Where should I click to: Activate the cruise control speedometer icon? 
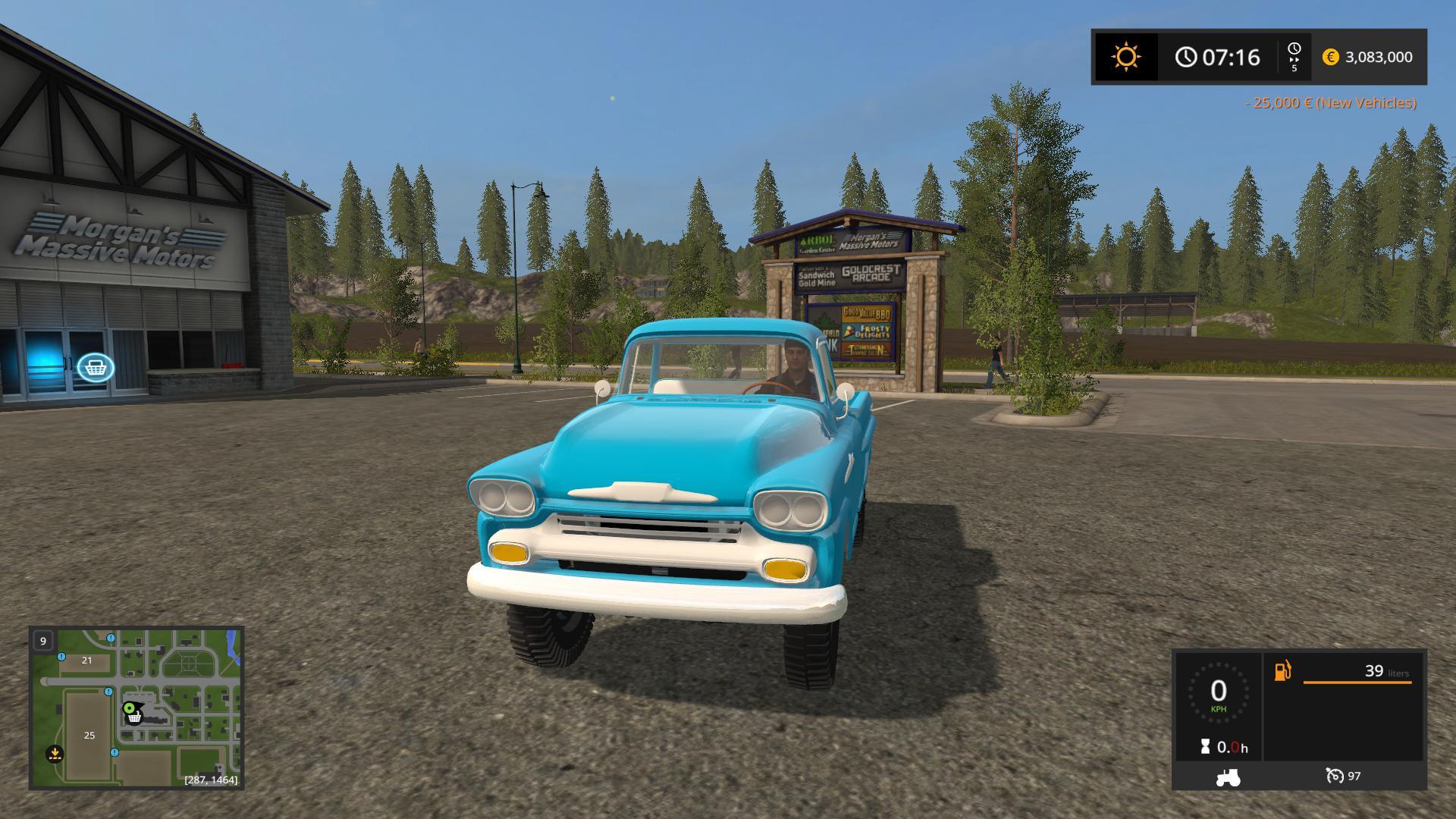[x=1335, y=776]
